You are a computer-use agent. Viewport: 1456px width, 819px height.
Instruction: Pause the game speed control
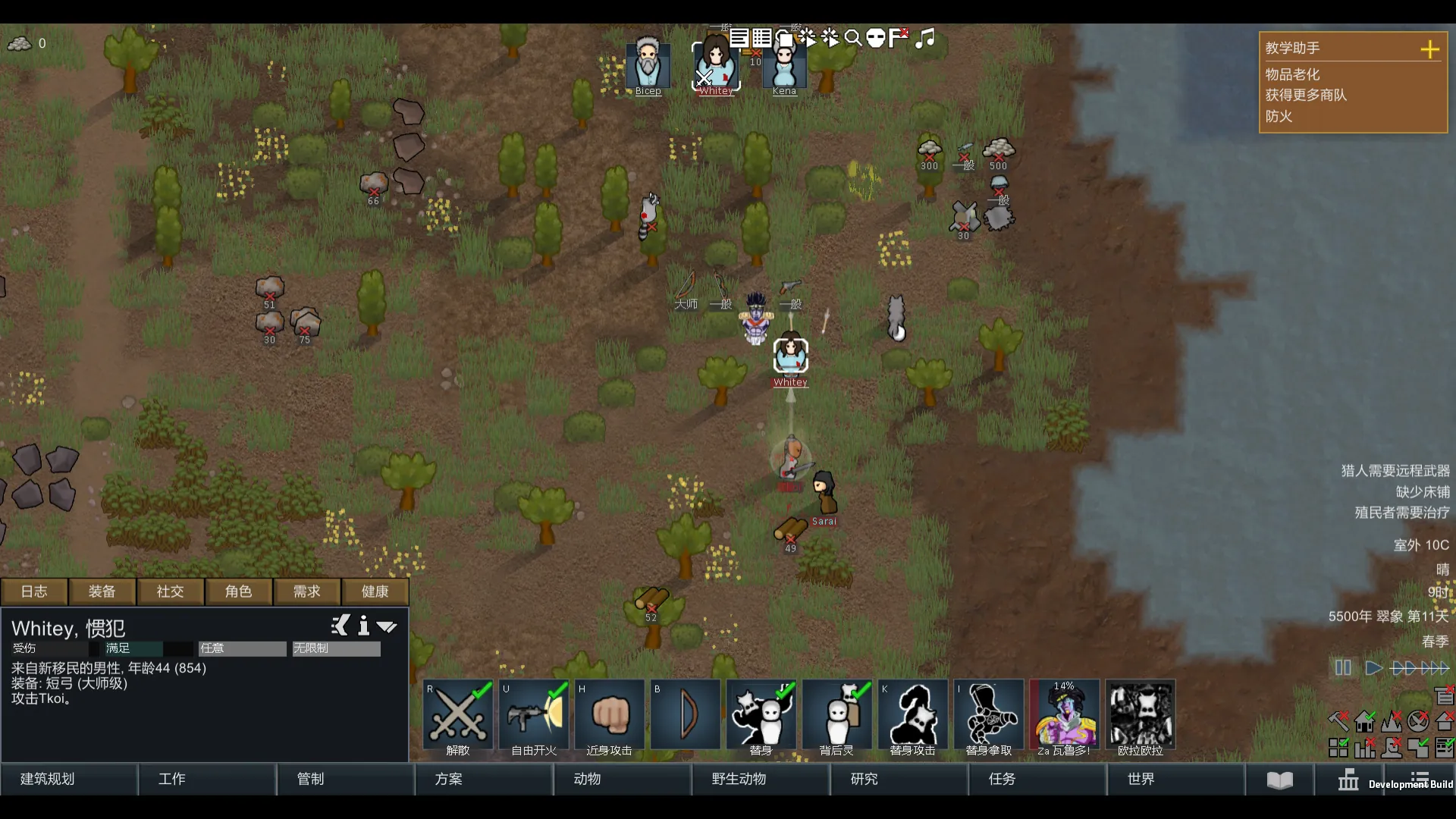click(x=1343, y=668)
